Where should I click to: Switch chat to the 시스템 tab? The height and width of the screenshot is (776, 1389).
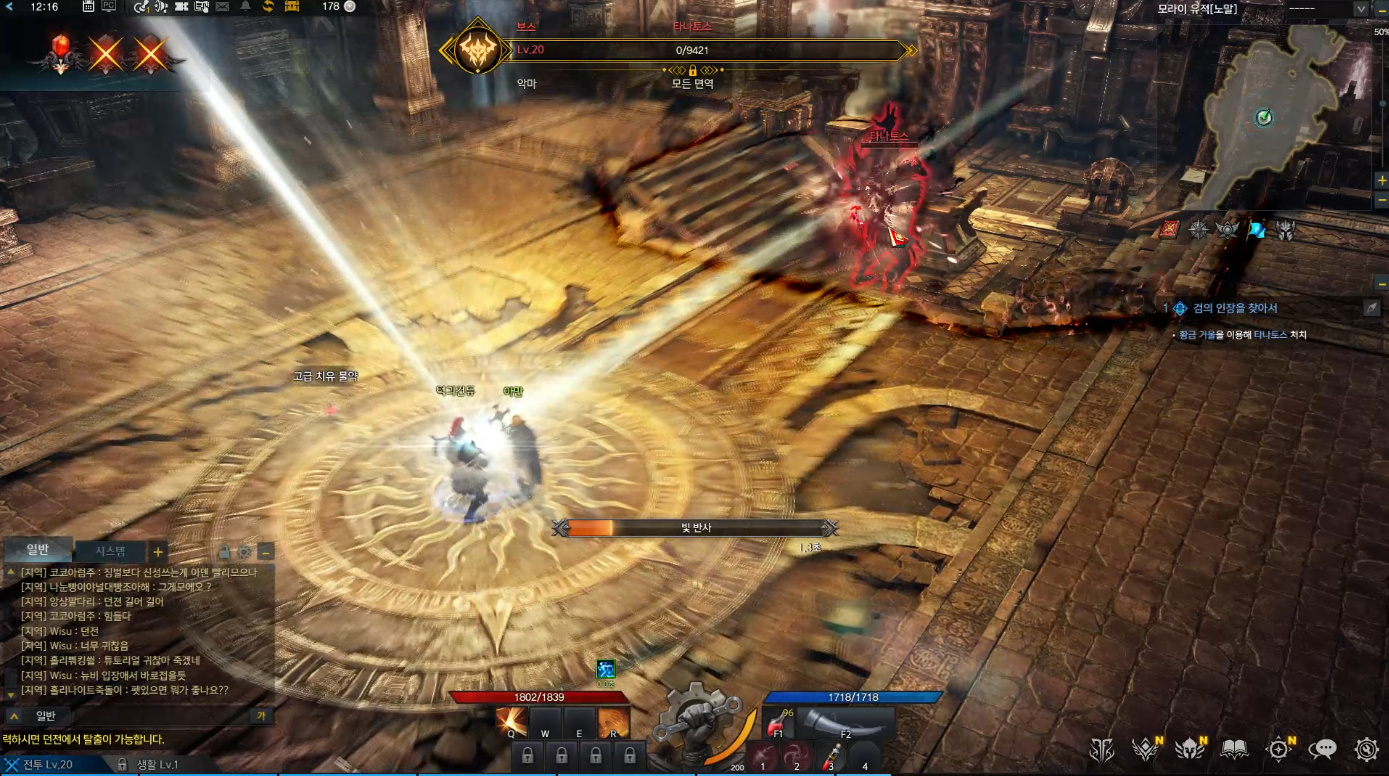pos(110,551)
